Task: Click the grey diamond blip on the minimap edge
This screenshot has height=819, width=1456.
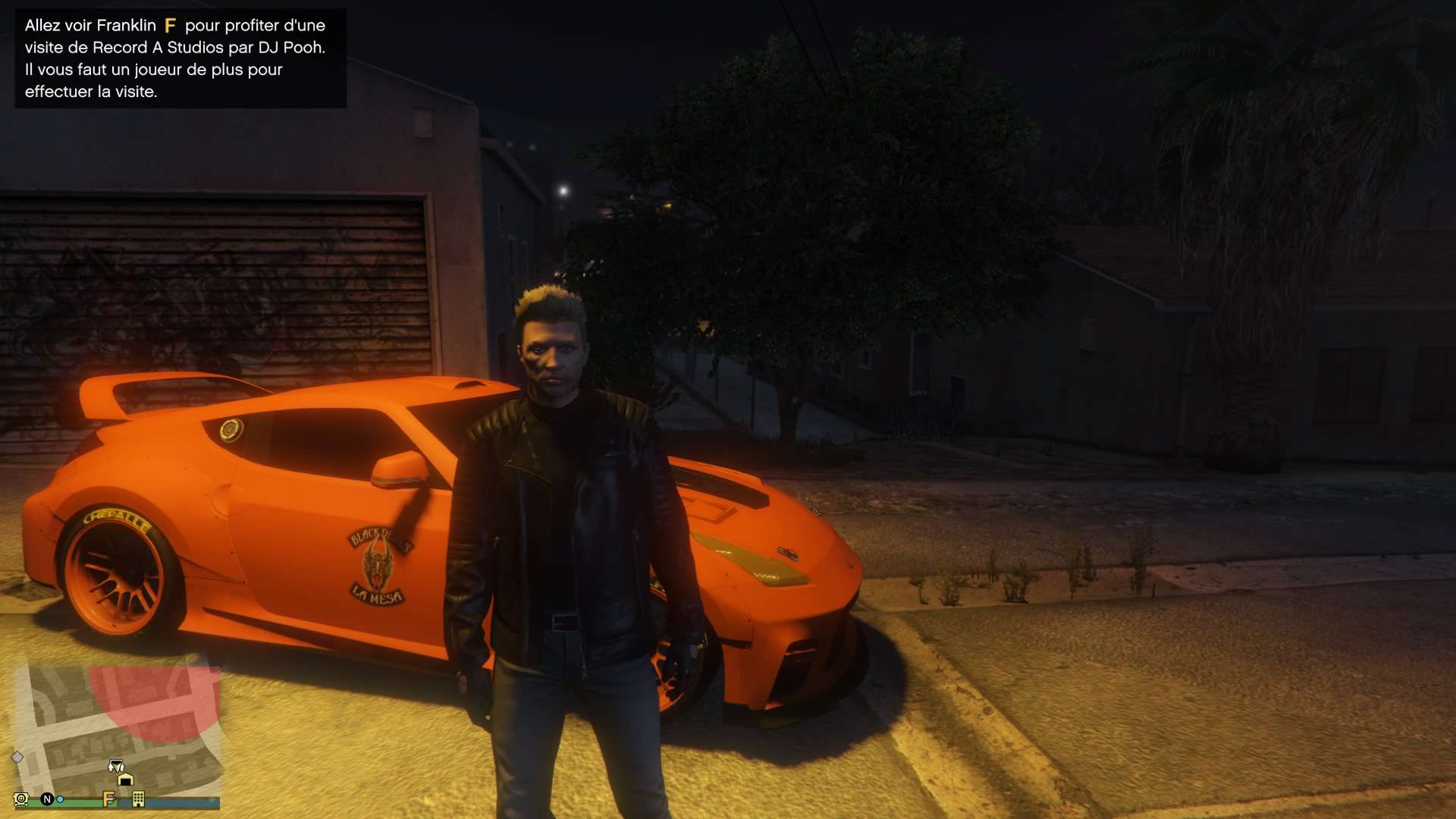Action: coord(17,757)
